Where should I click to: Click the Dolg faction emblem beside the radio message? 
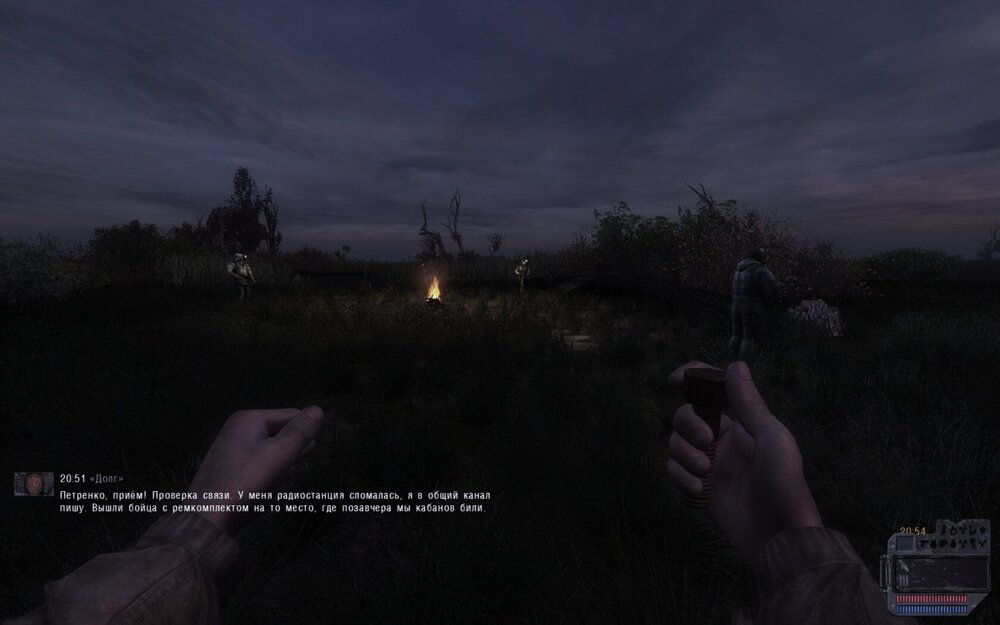pos(33,484)
